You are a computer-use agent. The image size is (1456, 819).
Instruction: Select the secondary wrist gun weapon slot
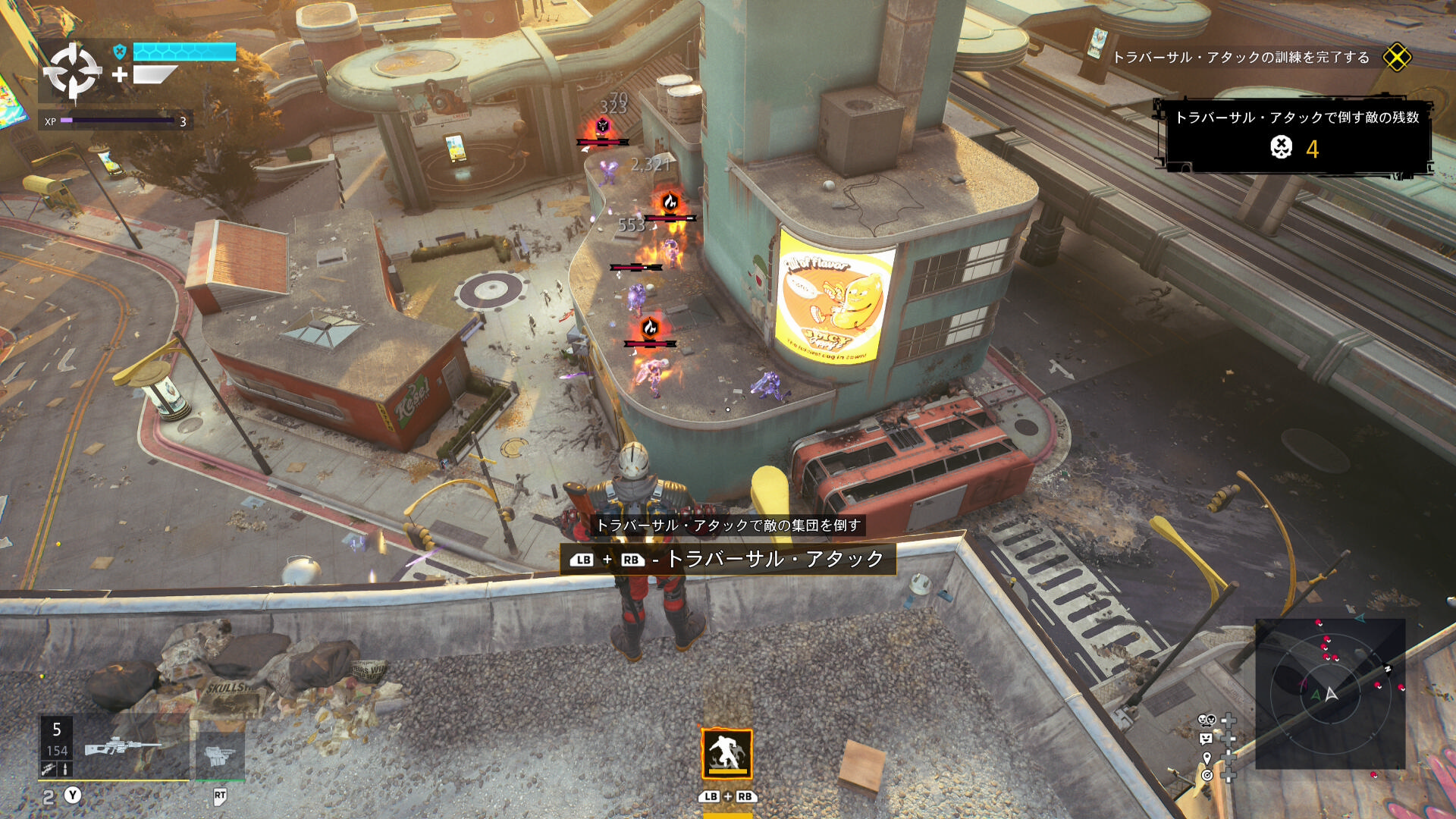coord(219,755)
